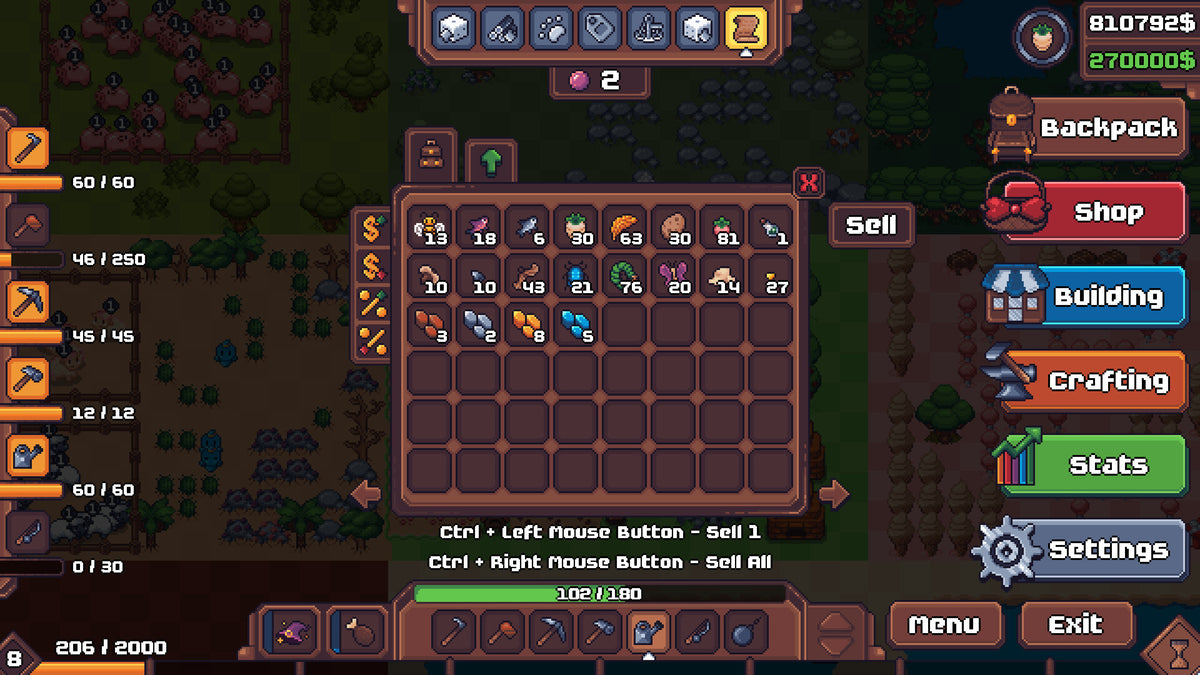Close the inventory panel with red X
Viewport: 1200px width, 675px height.
[x=809, y=183]
